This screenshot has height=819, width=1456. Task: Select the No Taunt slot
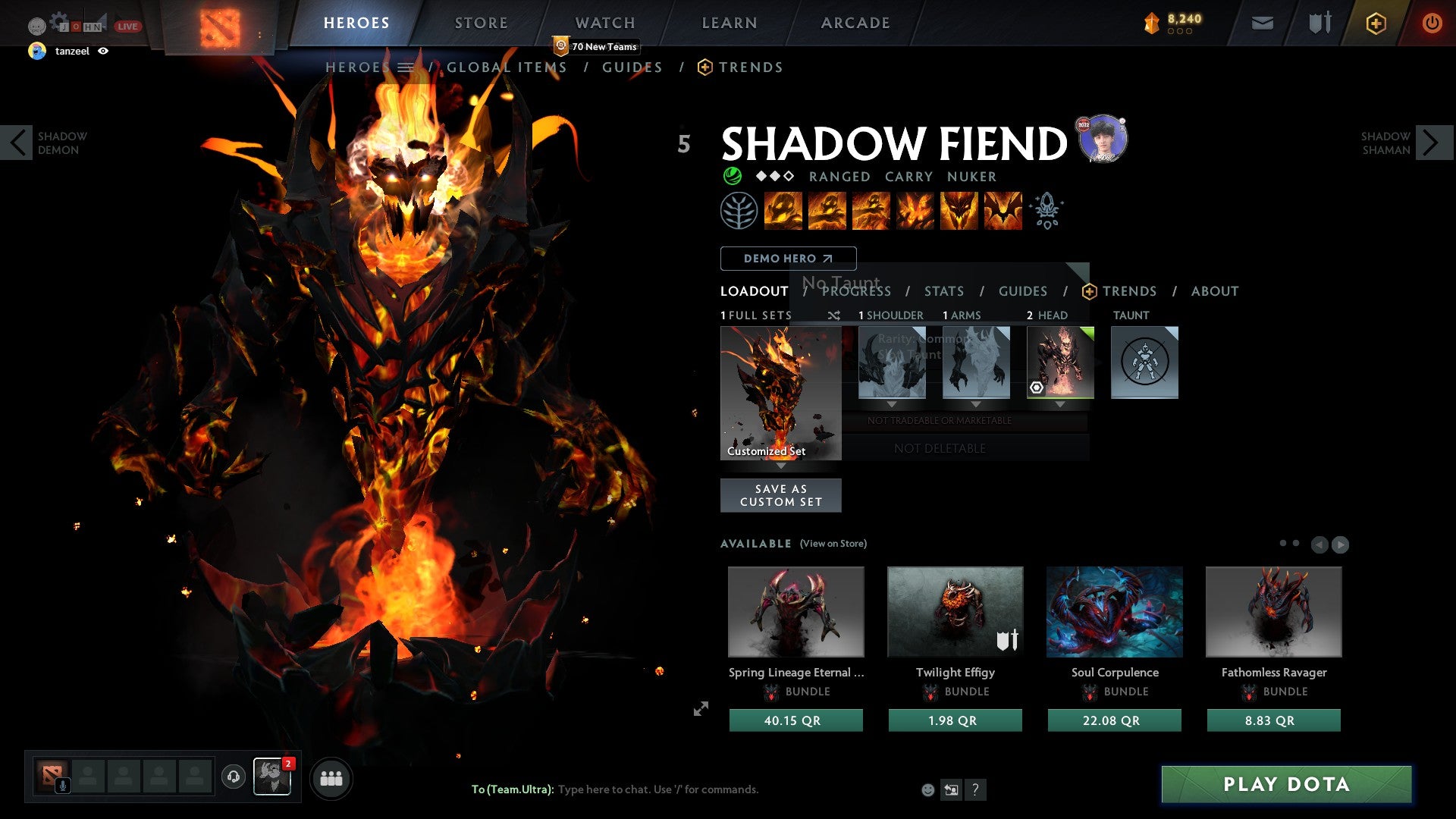(1144, 363)
